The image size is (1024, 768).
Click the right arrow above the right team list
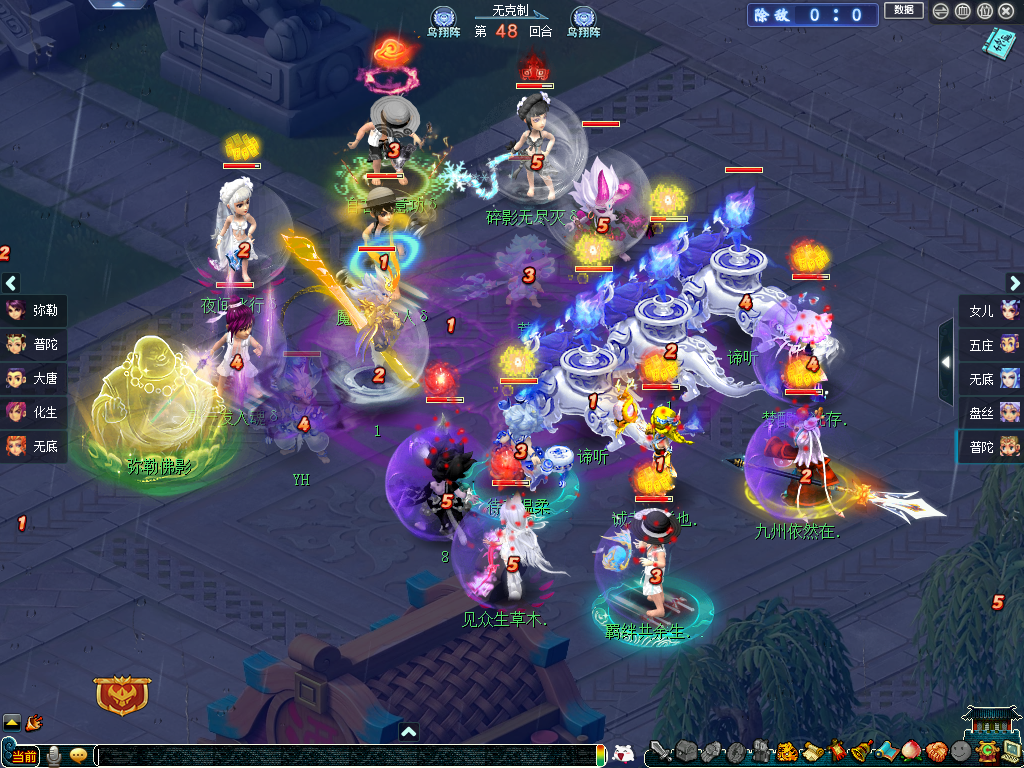coord(1013,283)
